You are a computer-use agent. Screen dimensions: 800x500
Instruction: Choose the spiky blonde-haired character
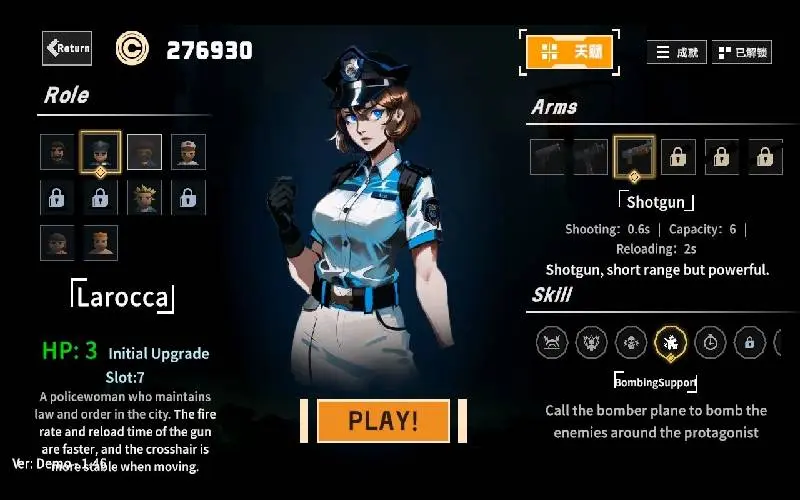tap(144, 198)
